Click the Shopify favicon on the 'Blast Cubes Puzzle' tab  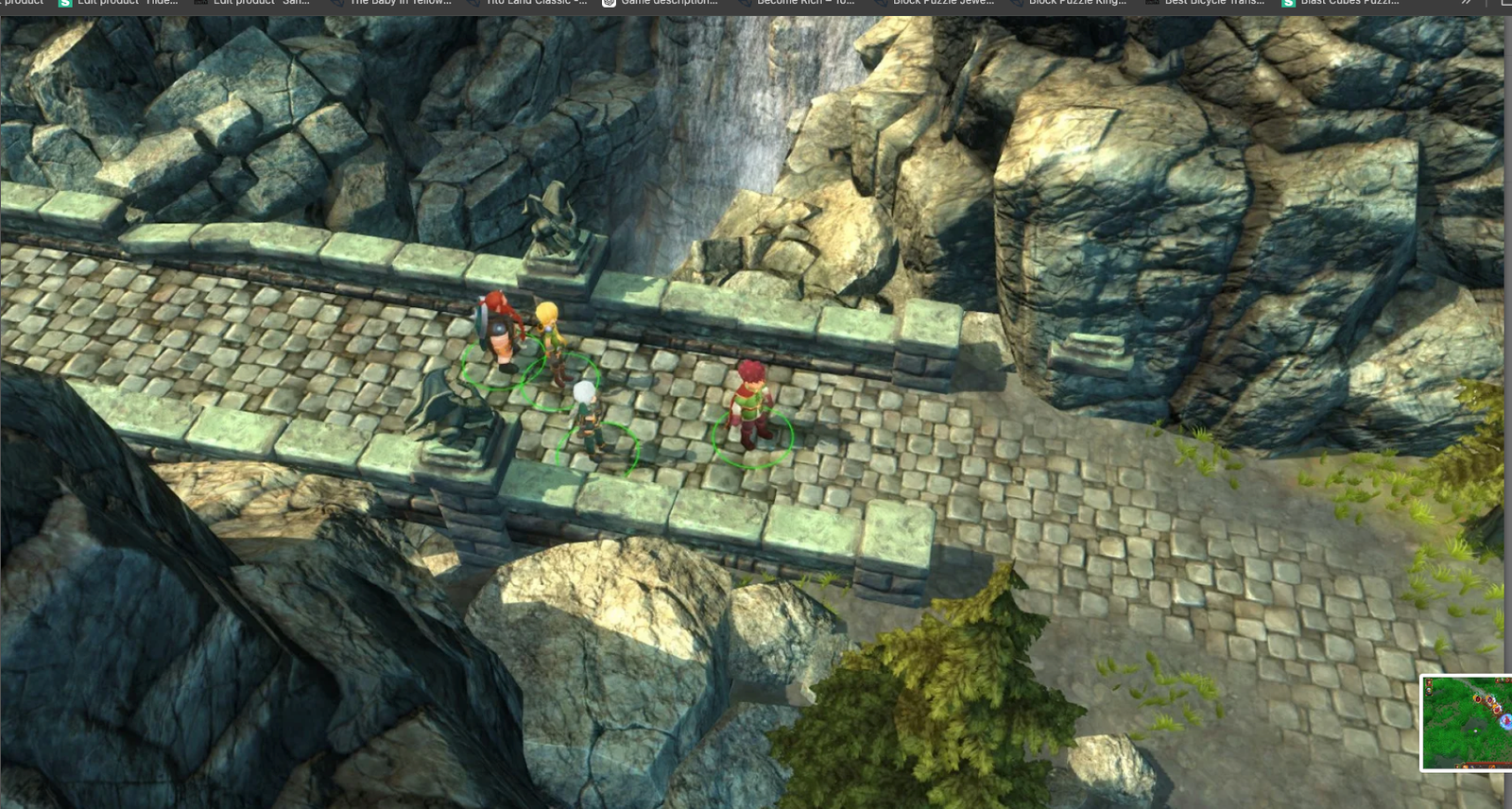(1290, 4)
